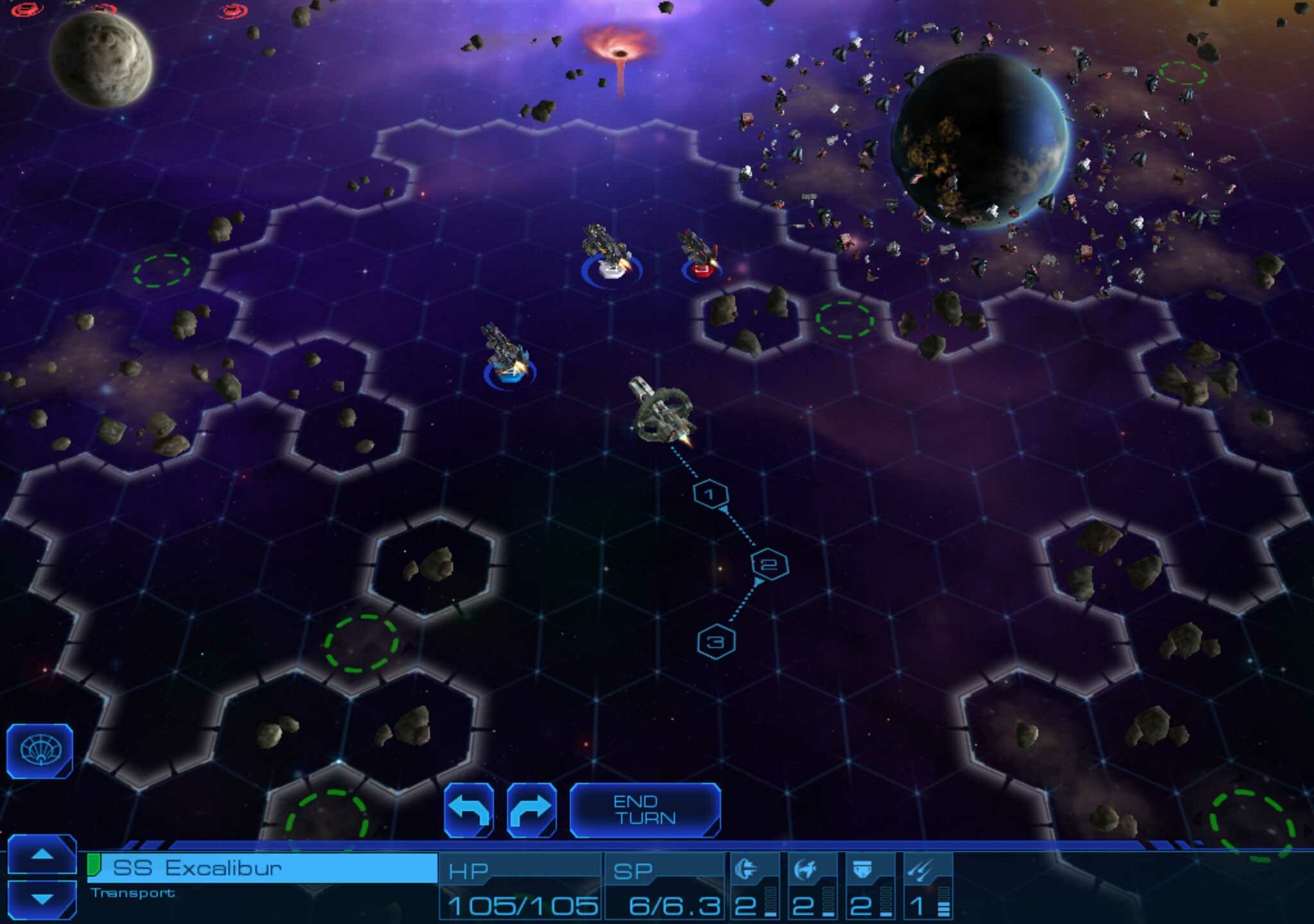The height and width of the screenshot is (924, 1314).
Task: Select next ship with down arrow
Action: 42,899
